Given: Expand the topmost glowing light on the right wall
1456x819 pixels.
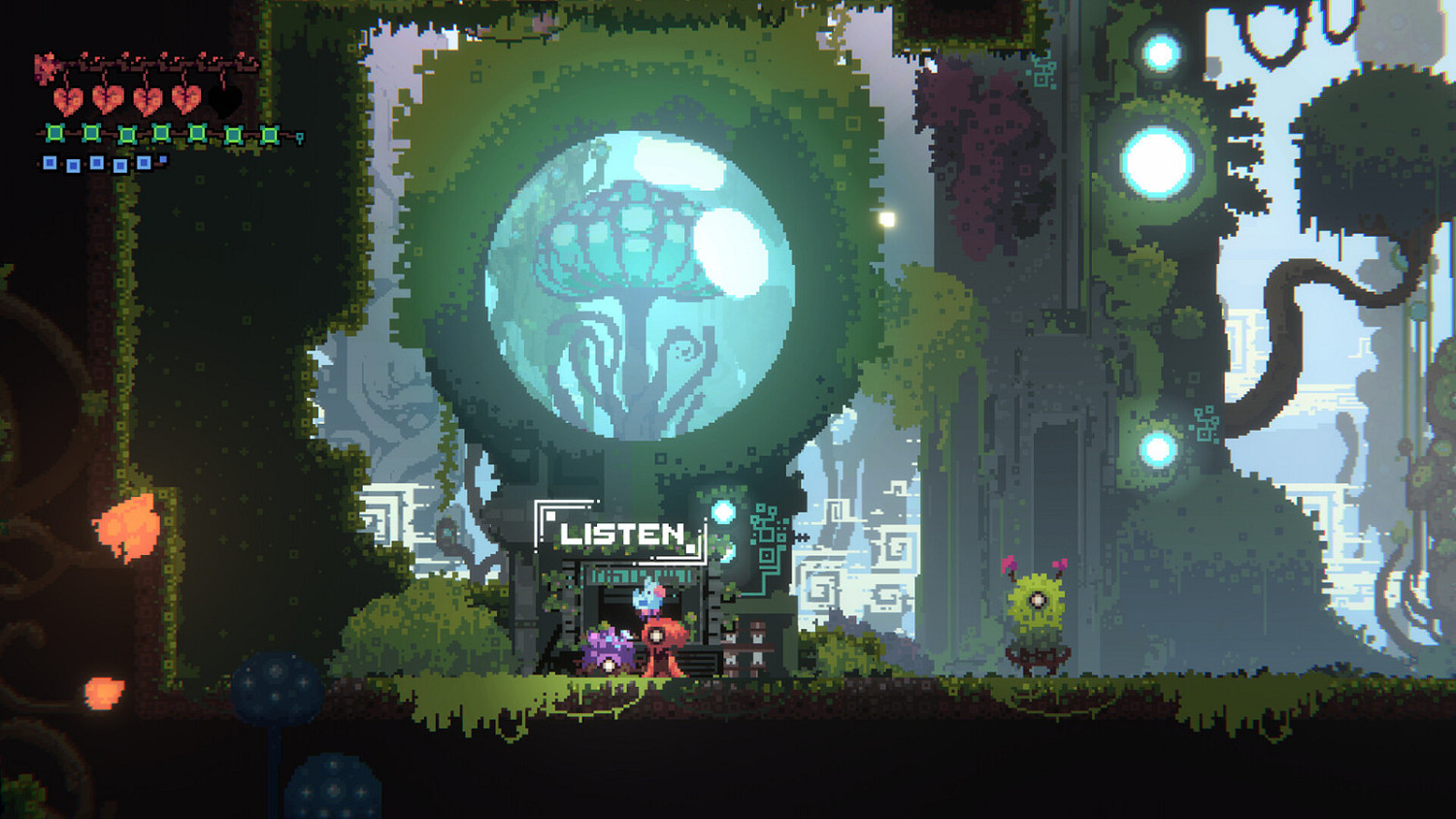Looking at the screenshot, I should point(1159,53).
